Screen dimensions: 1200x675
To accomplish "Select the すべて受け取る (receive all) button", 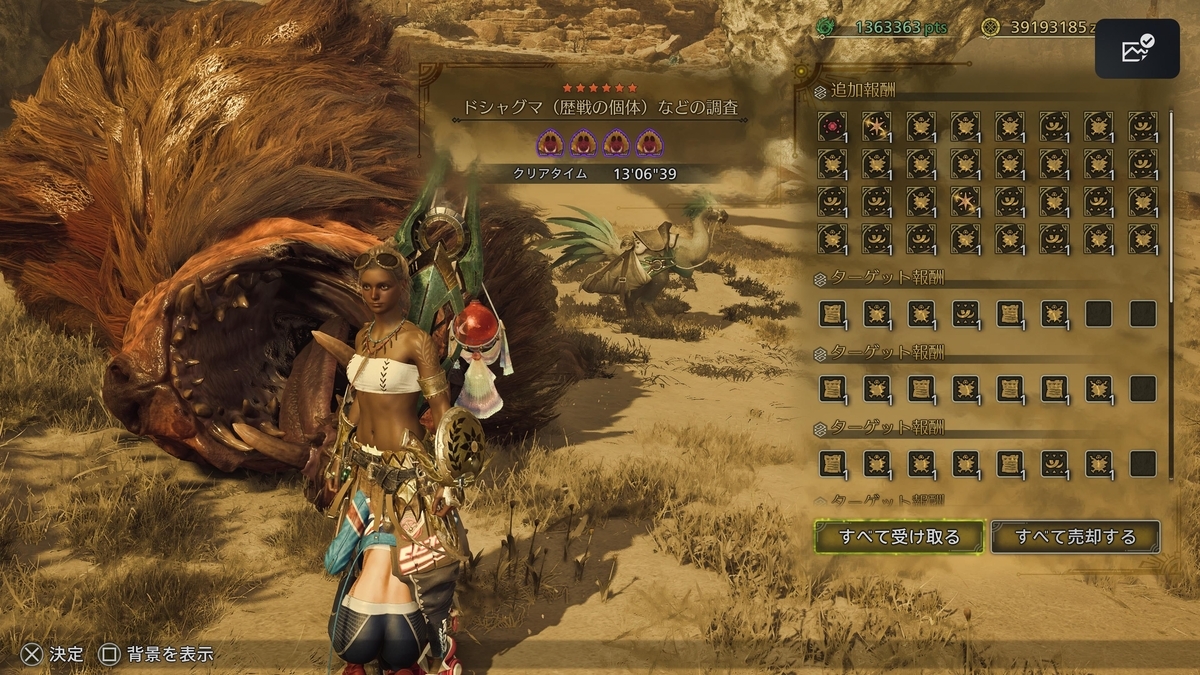I will click(x=899, y=537).
